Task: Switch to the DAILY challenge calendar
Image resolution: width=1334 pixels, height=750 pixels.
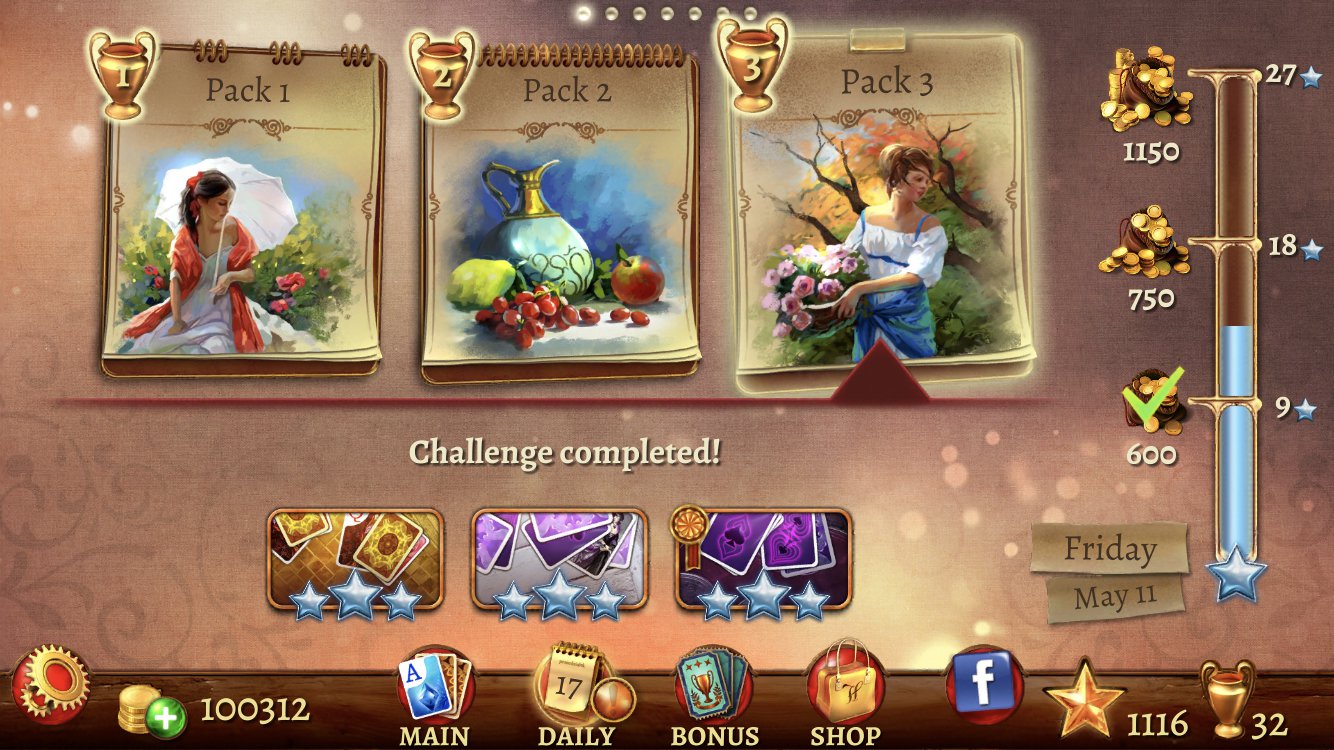Action: coord(575,696)
